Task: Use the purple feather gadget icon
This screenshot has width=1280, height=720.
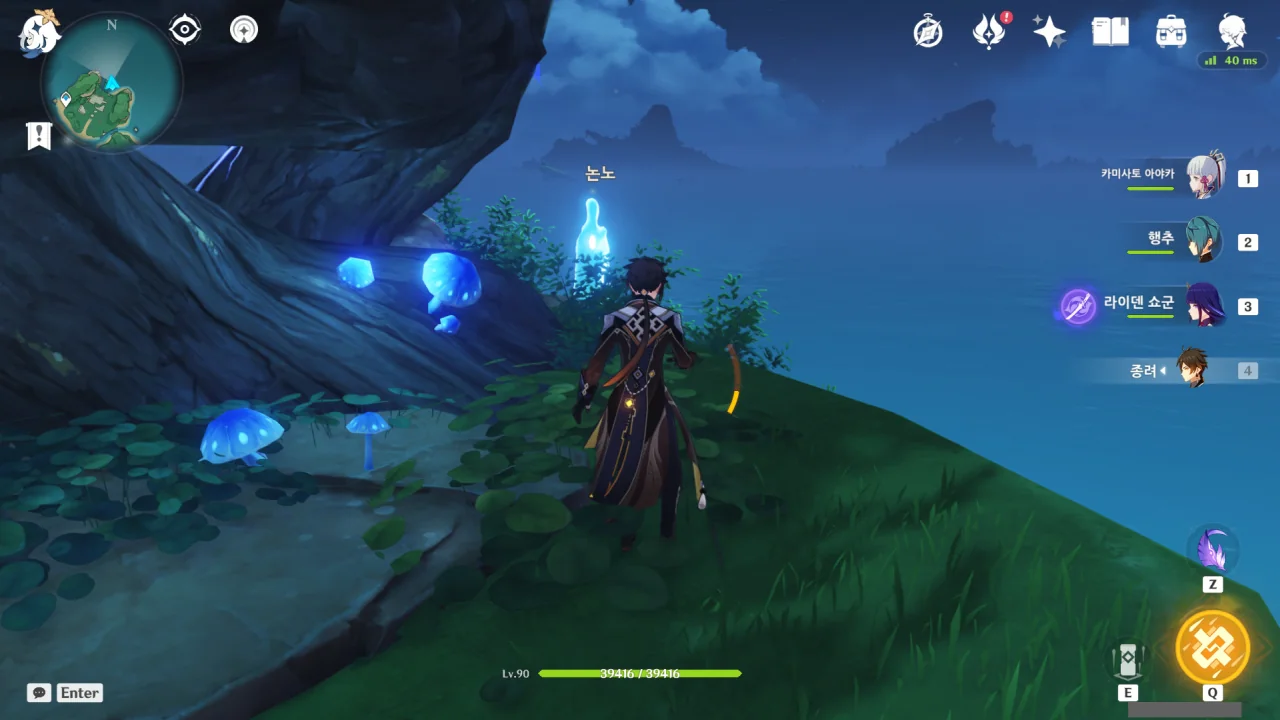Action: pos(1213,549)
